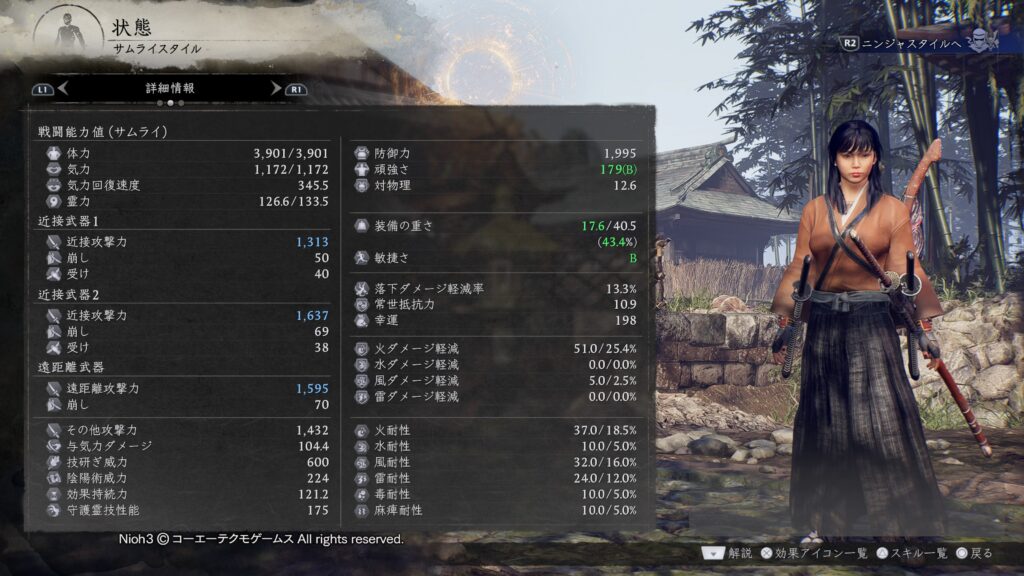Screen dimensions: 1024x576
Task: Choose the 麻痺耐性 stat row
Action: 497,510
